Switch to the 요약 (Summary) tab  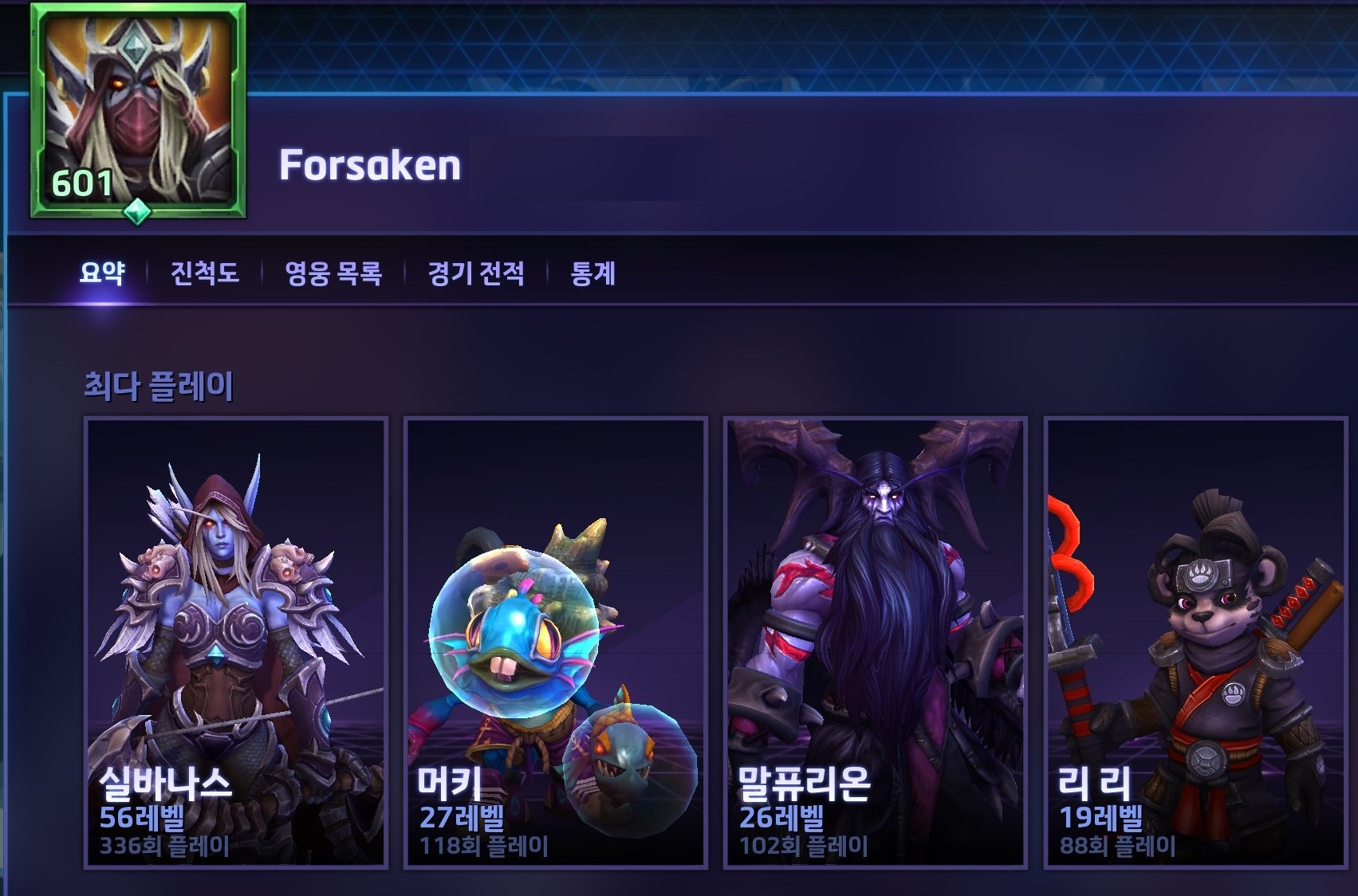(x=105, y=272)
